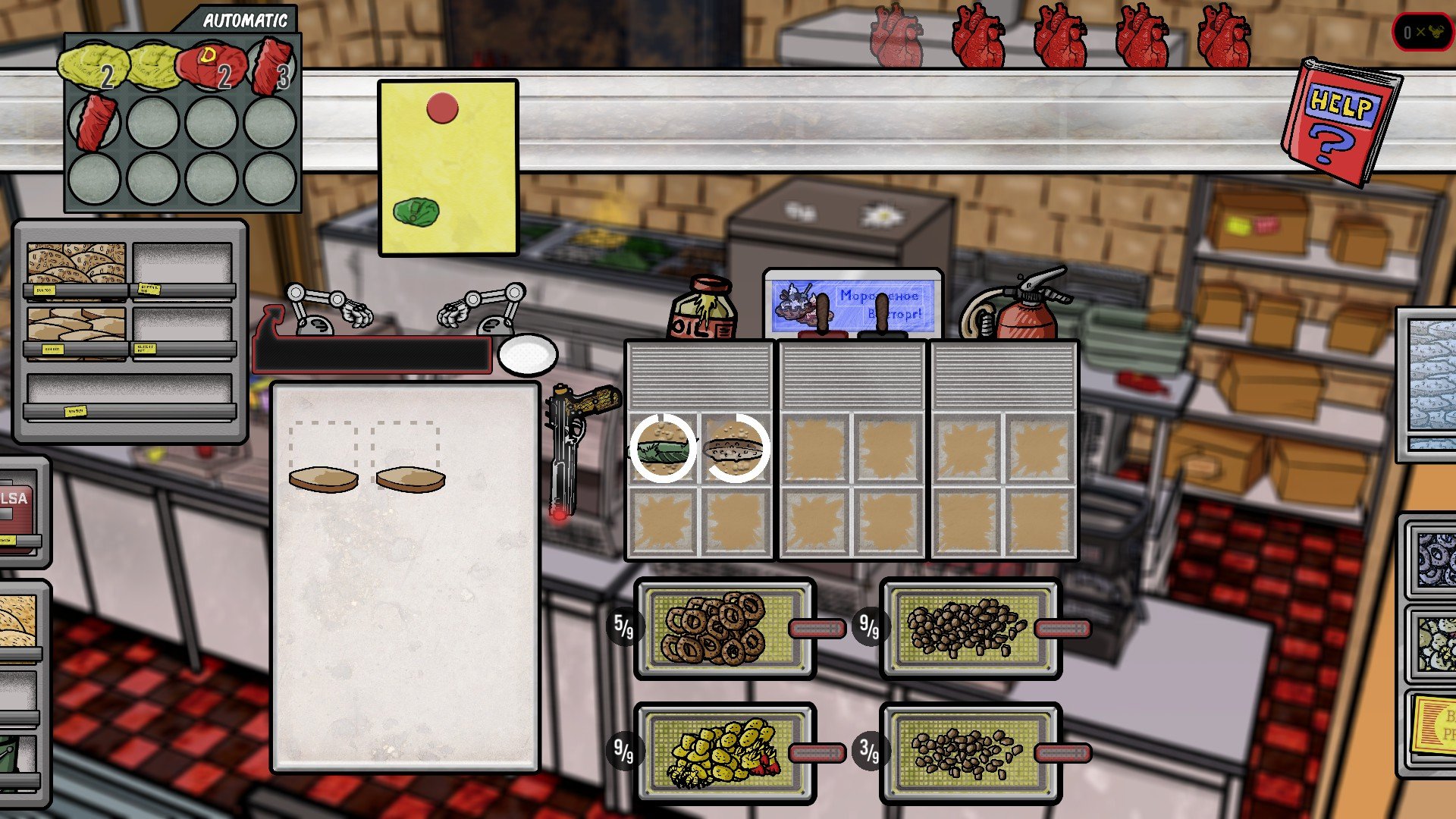Select the AUTOMATIC tab label
This screenshot has width=1456, height=819.
tap(244, 20)
